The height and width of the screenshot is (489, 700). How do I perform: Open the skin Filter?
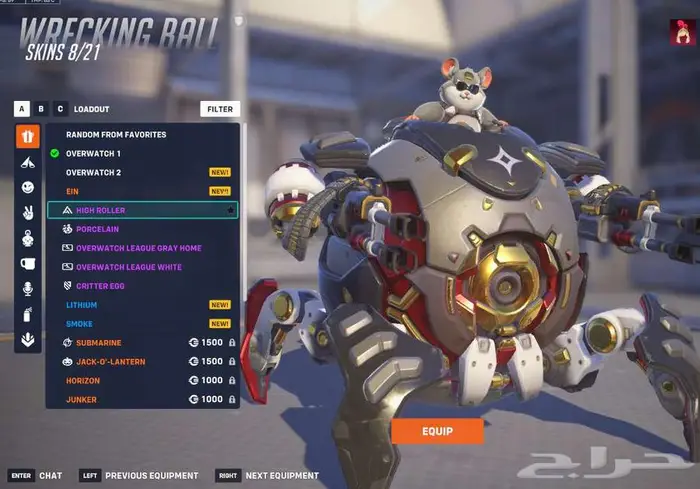coord(220,109)
